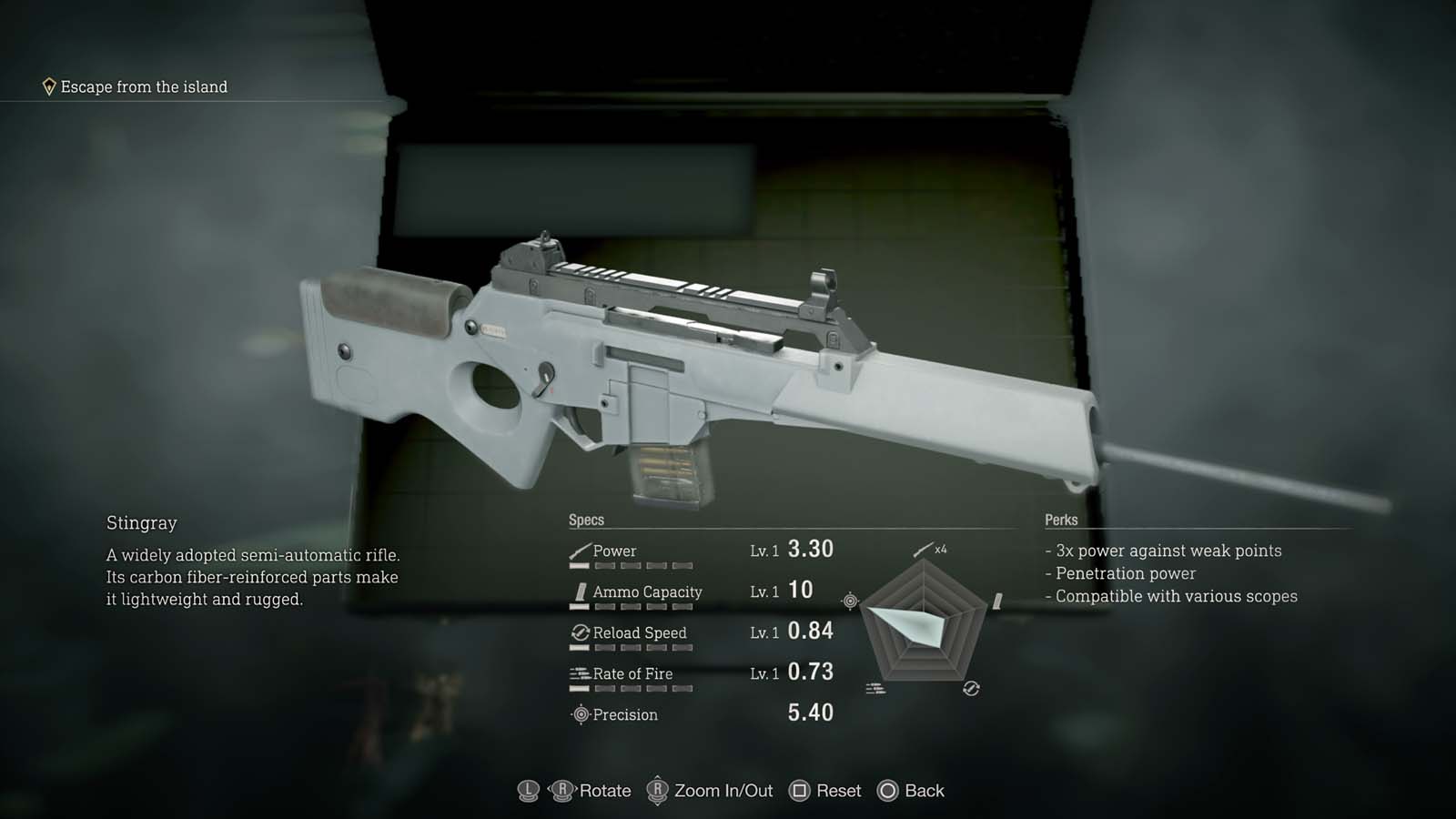Click the Power stat icon
The height and width of the screenshot is (819, 1456).
tap(580, 550)
